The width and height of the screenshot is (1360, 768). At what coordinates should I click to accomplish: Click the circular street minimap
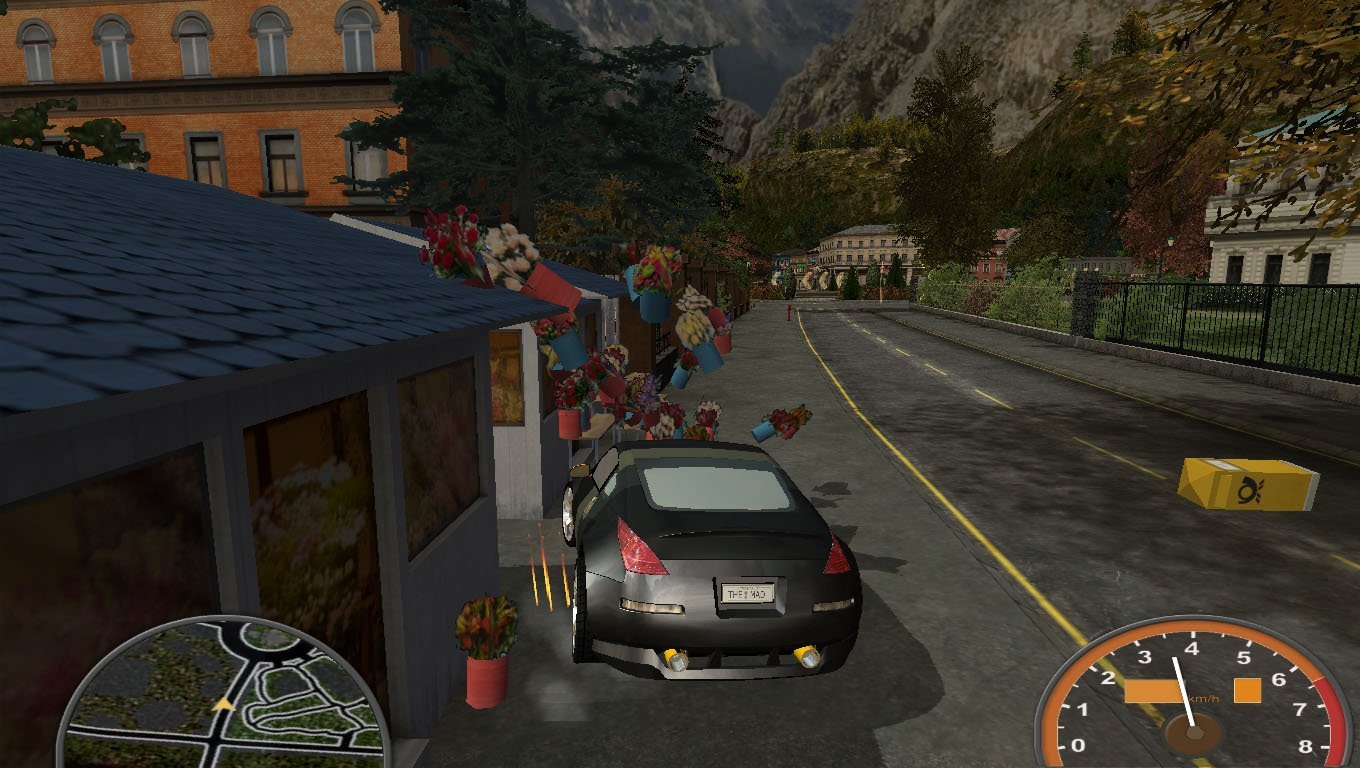222,695
